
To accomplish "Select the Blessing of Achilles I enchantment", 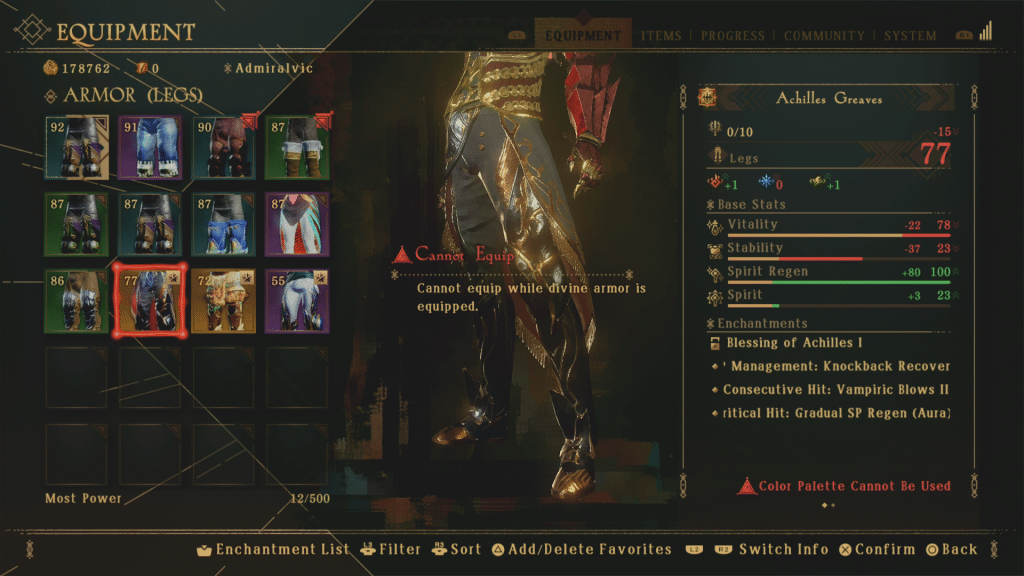I will [794, 343].
